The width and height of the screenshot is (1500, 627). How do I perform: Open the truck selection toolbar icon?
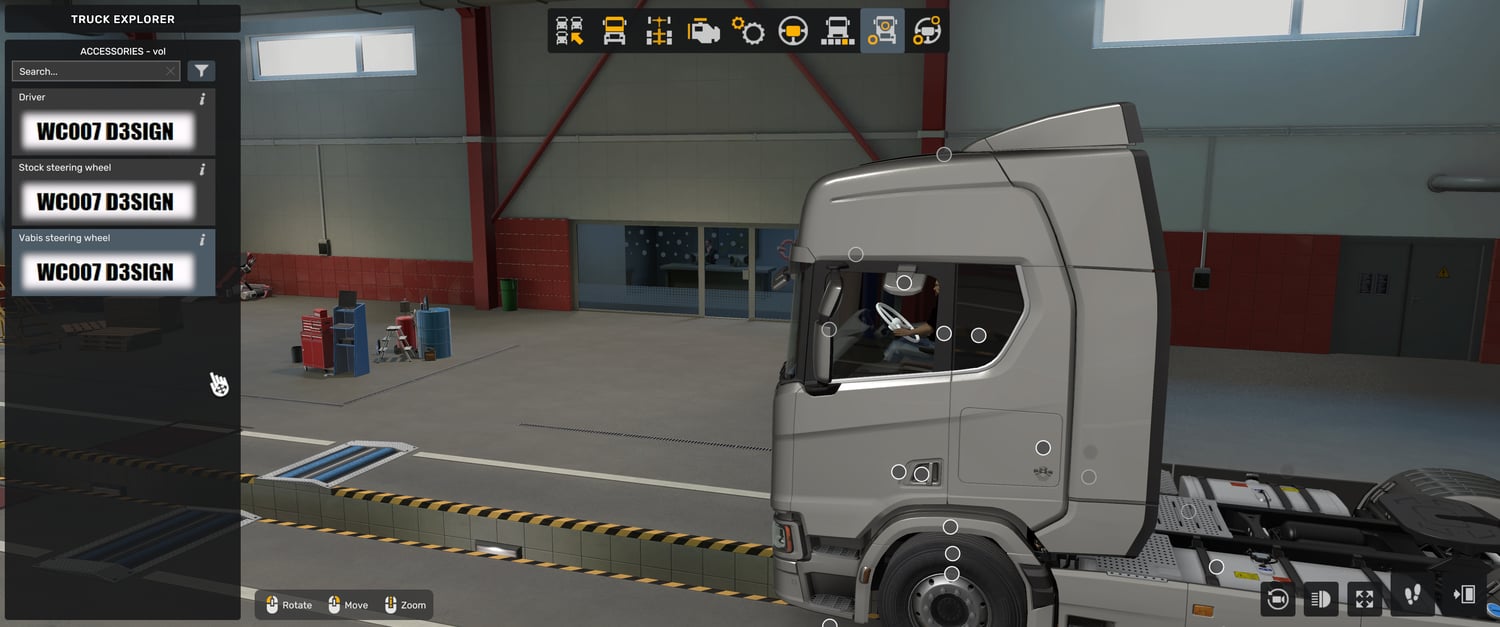click(x=570, y=32)
